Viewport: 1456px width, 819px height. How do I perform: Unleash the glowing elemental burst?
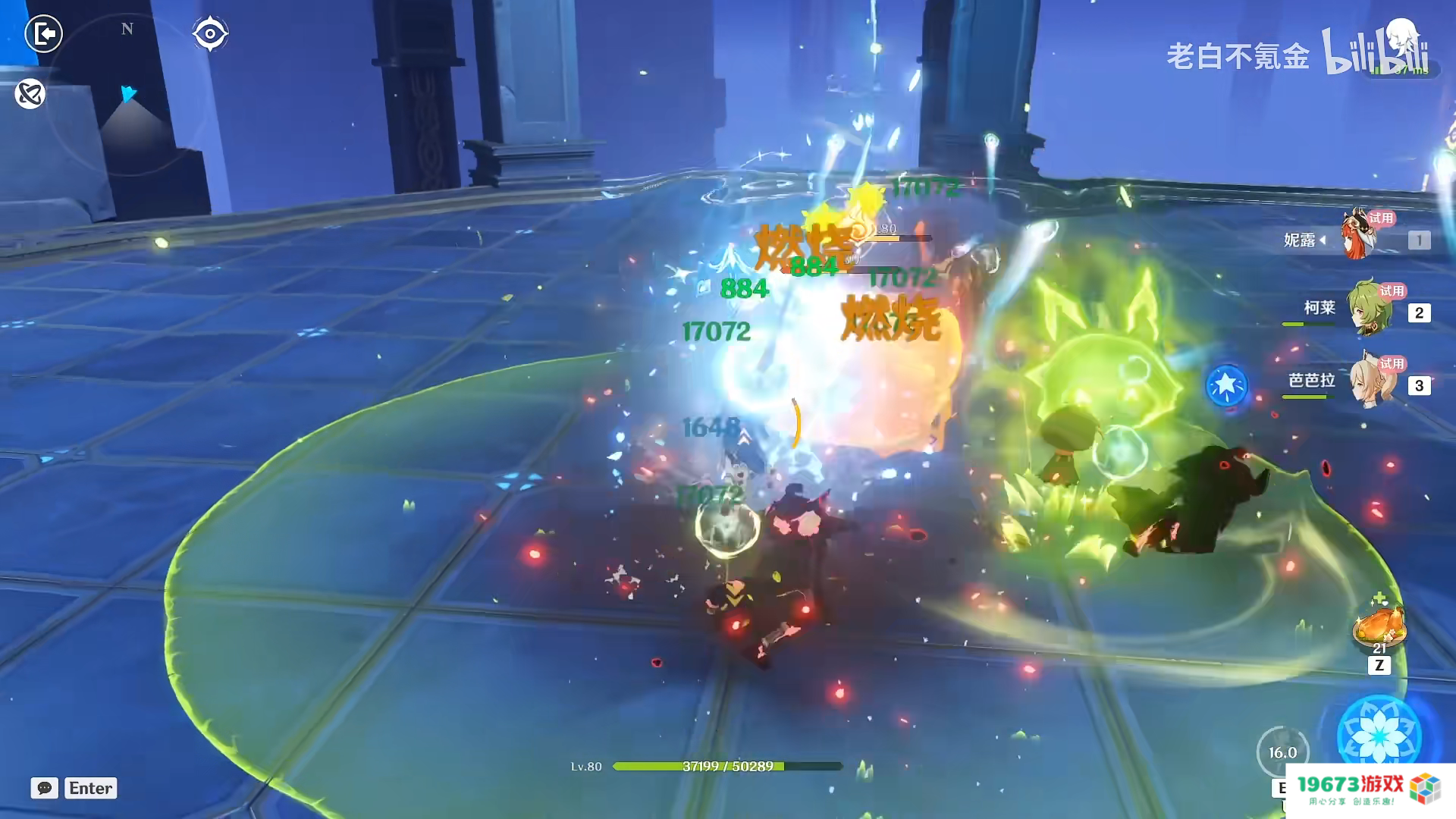[1379, 734]
